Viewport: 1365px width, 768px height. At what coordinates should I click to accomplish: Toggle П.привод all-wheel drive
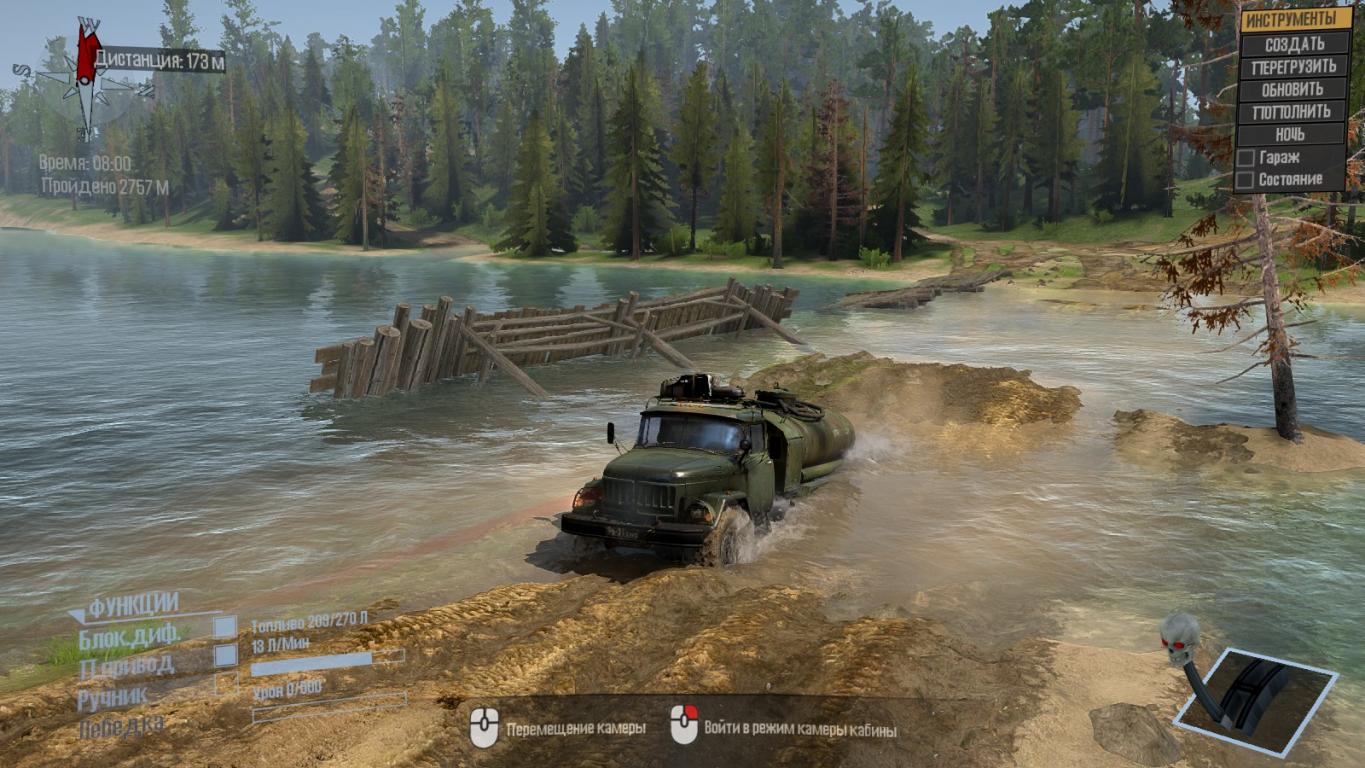pyautogui.click(x=226, y=656)
